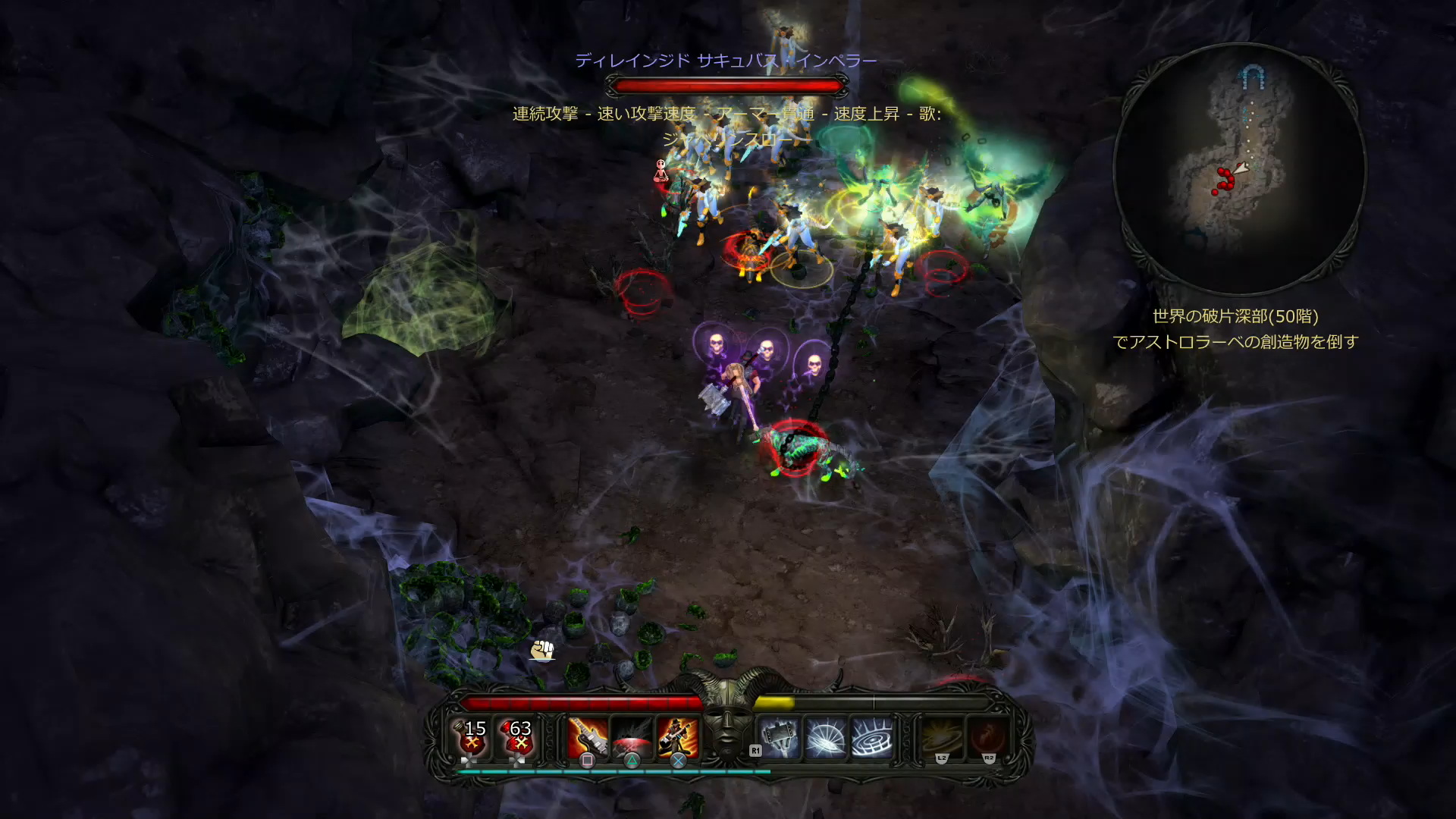Viewport: 1456px width, 819px height.
Task: Select the red dome cooldown skill
Action: pyautogui.click(x=632, y=737)
